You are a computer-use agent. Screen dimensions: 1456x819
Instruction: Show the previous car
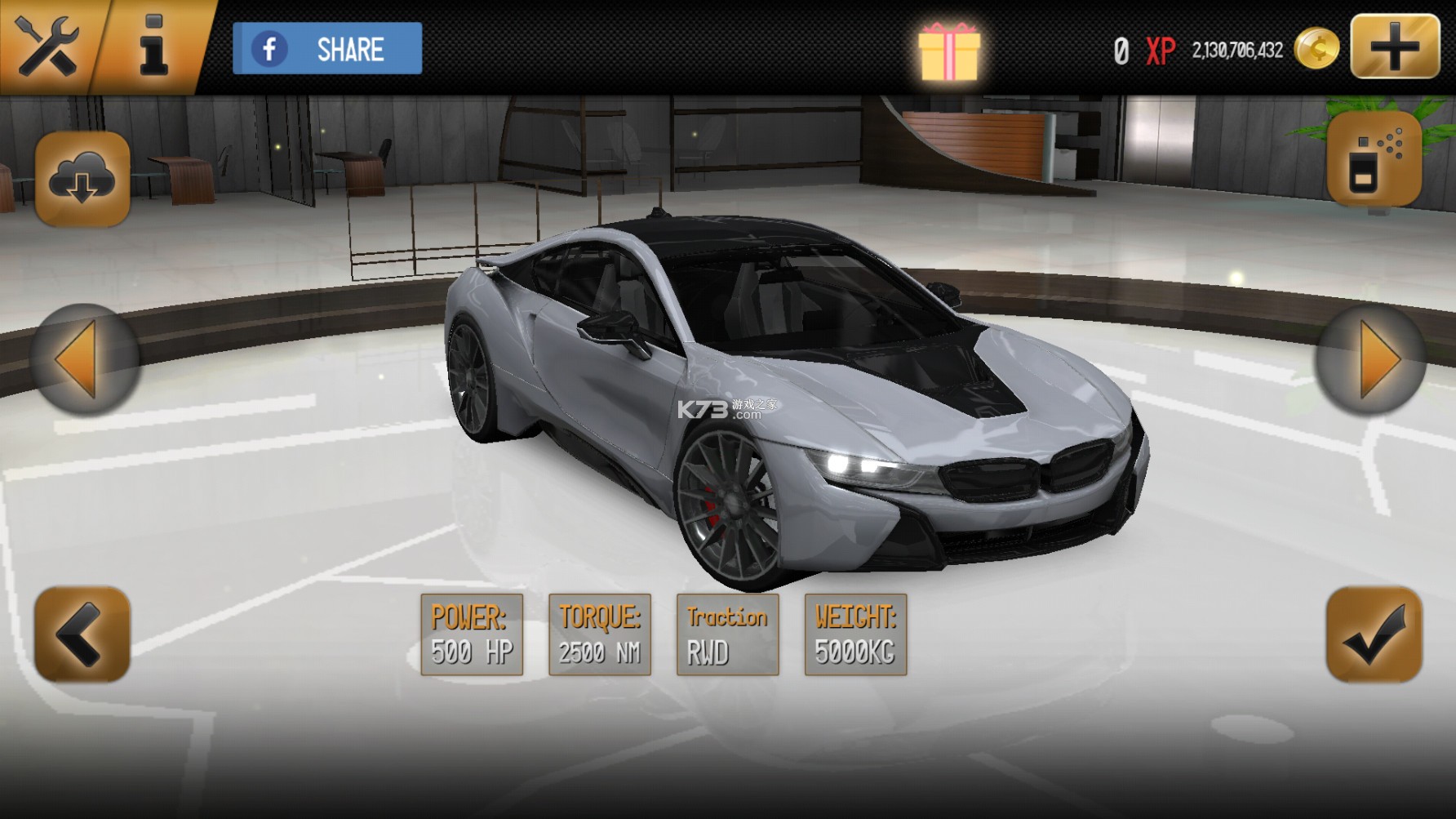tap(84, 359)
